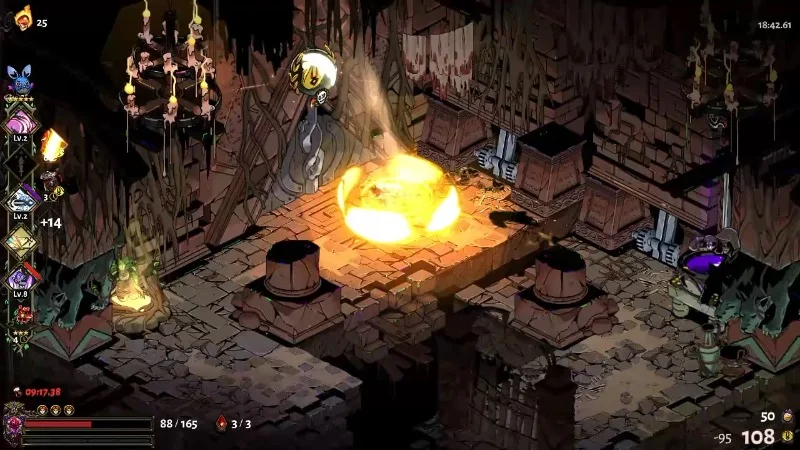Select the white-blue Lv.2 boon slot

(x=20, y=201)
